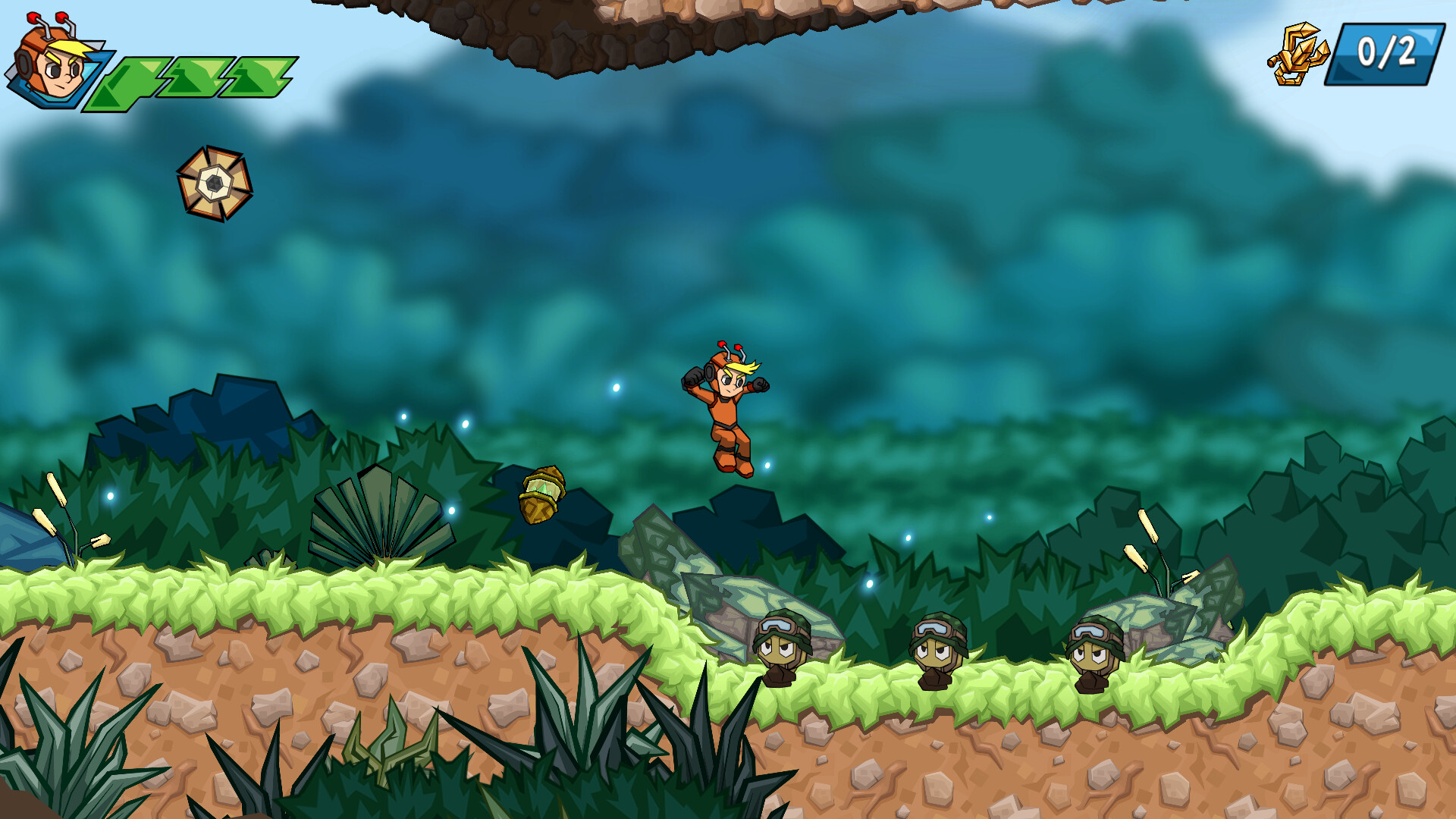This screenshot has height=819, width=1456.
Task: Click the spinning hexagonal token pickup
Action: pos(216,184)
